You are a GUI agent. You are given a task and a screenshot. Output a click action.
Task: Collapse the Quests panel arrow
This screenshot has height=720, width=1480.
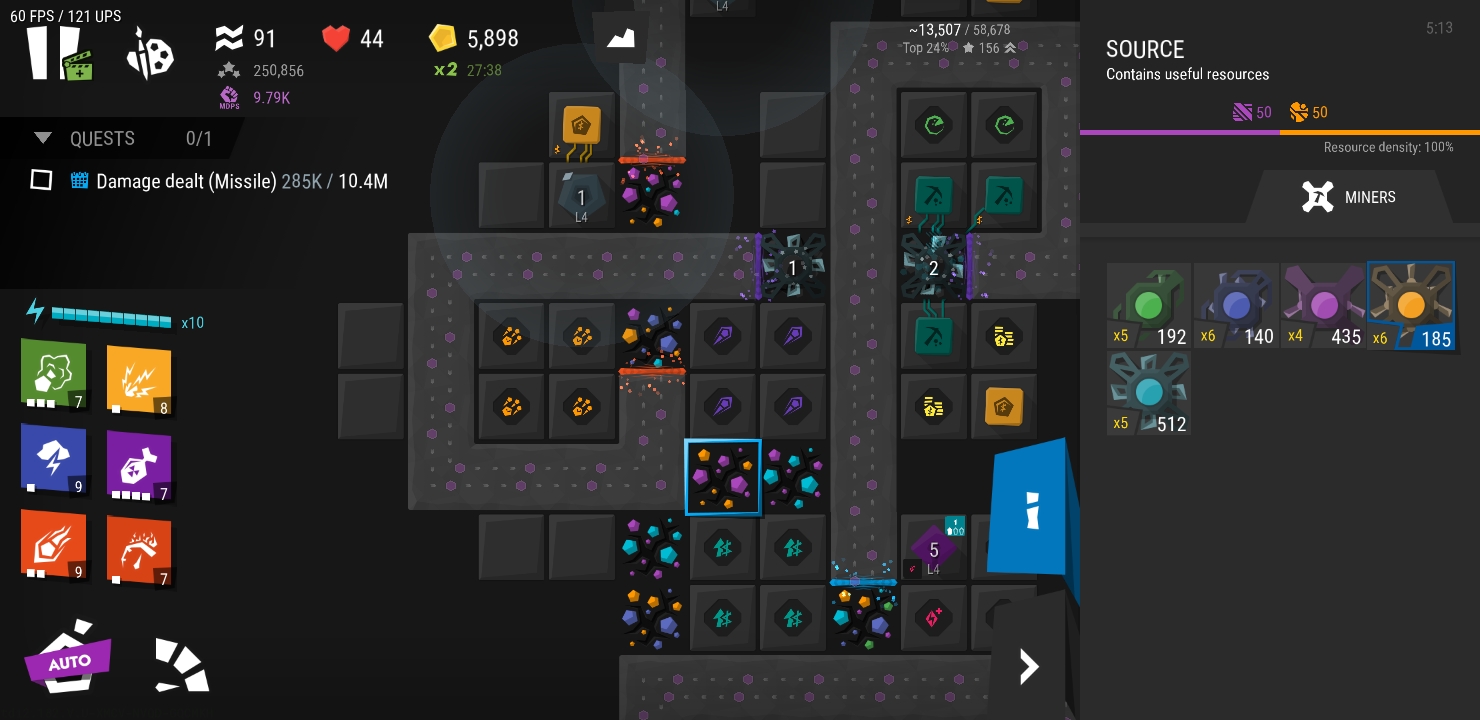[43, 138]
